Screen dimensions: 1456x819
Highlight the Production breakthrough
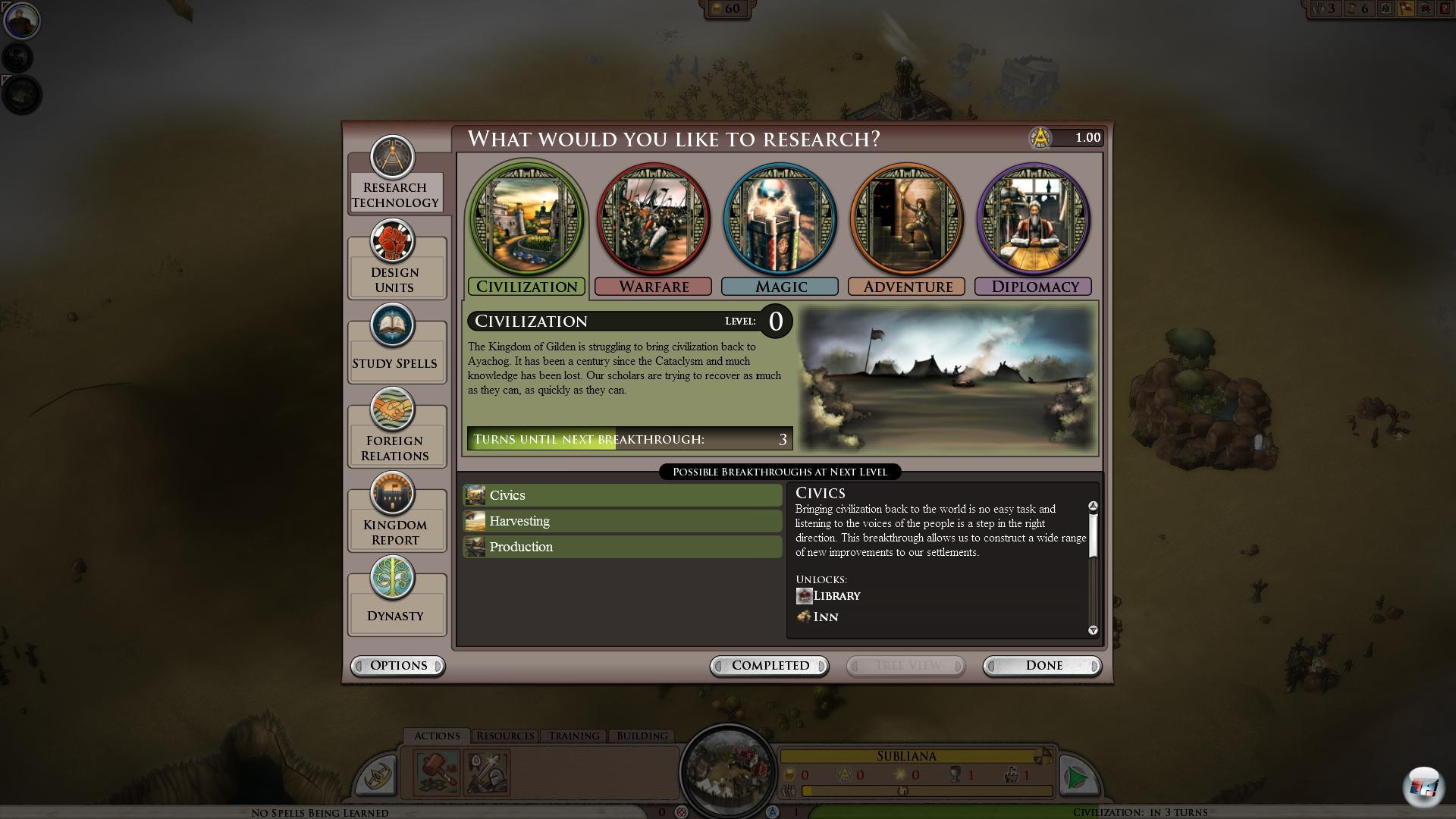click(623, 547)
